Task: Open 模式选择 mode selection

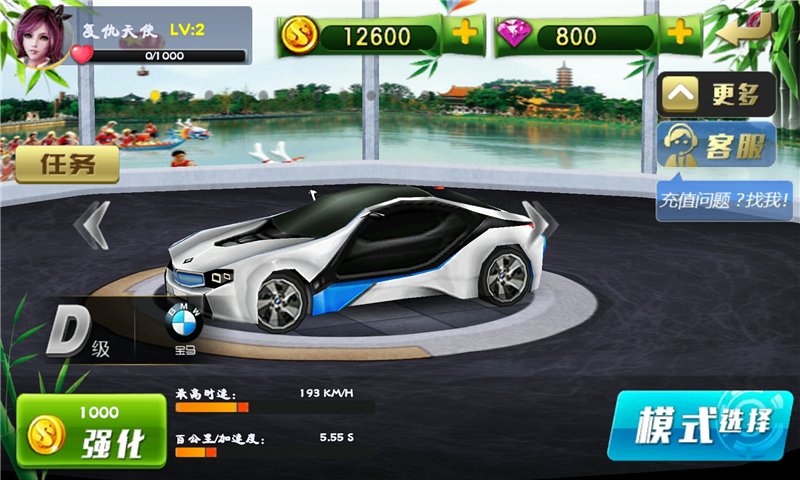Action: 700,425
